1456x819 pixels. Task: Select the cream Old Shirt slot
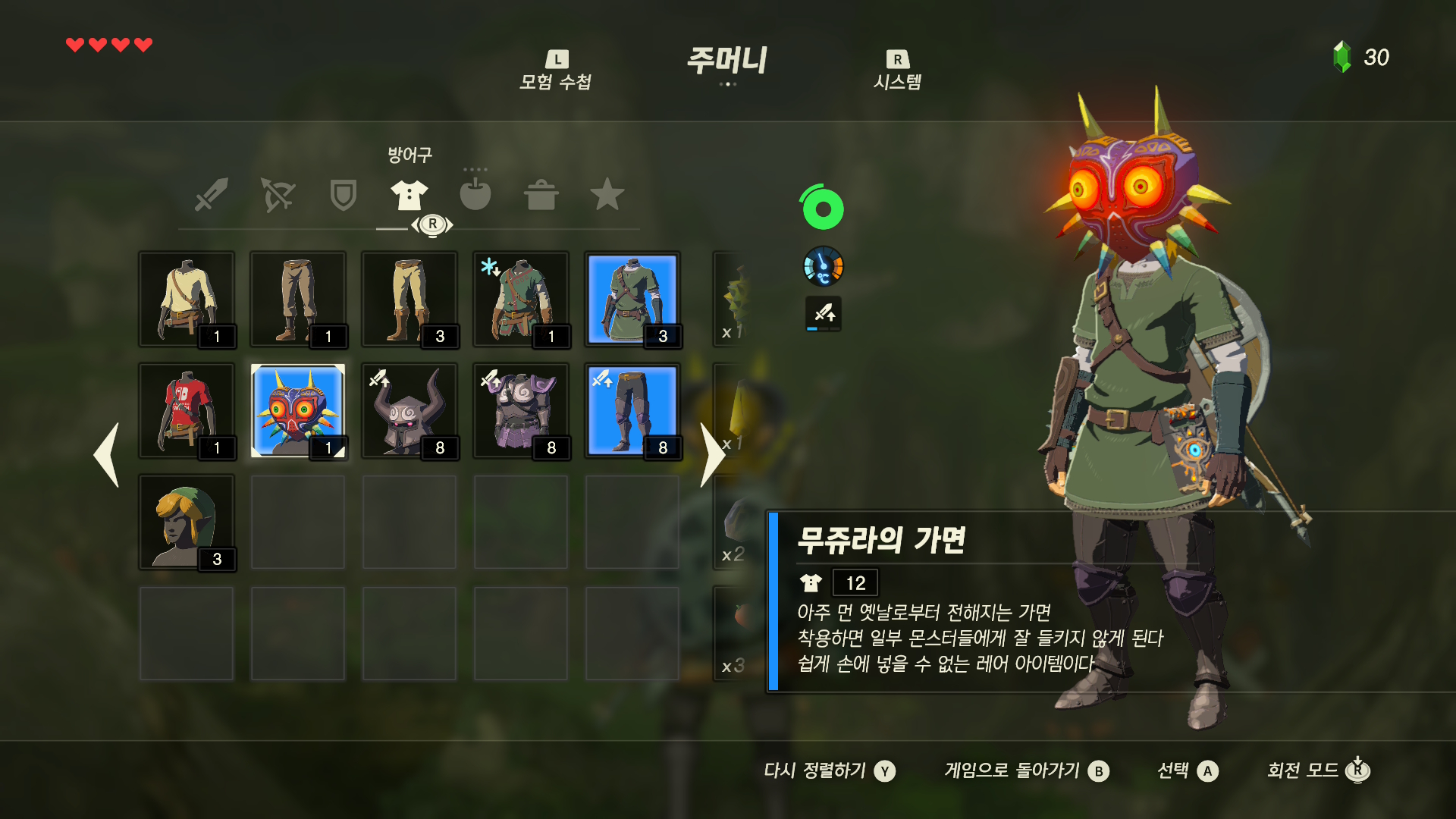[187, 300]
